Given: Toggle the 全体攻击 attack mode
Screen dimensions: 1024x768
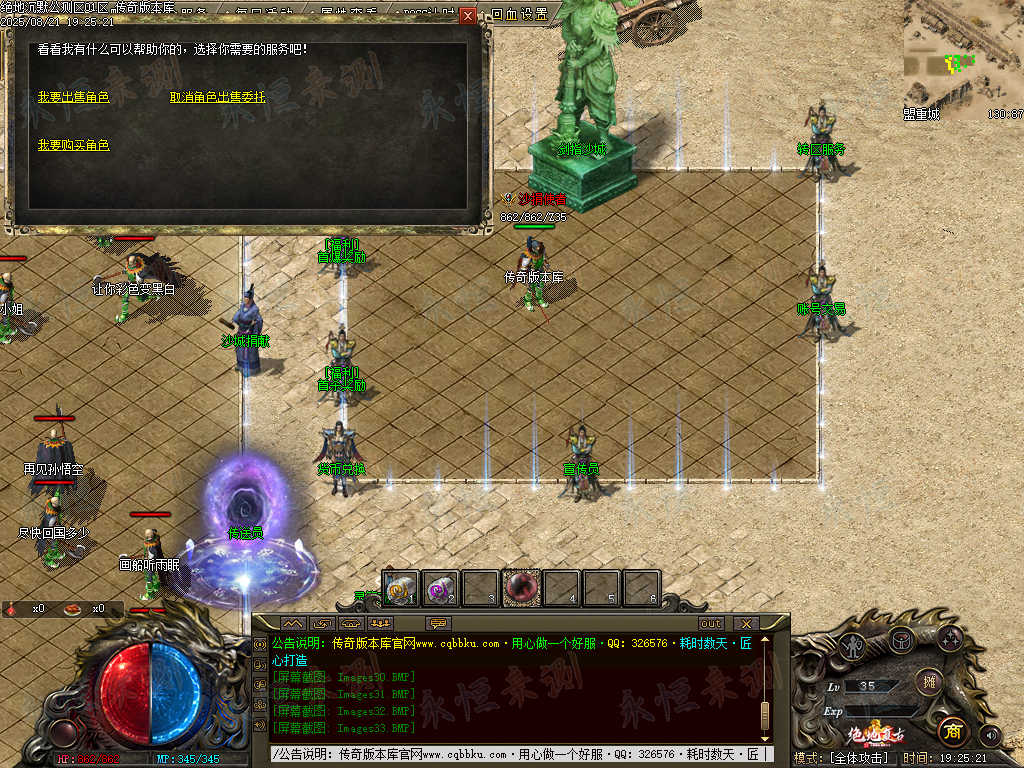Looking at the screenshot, I should pyautogui.click(x=843, y=758).
